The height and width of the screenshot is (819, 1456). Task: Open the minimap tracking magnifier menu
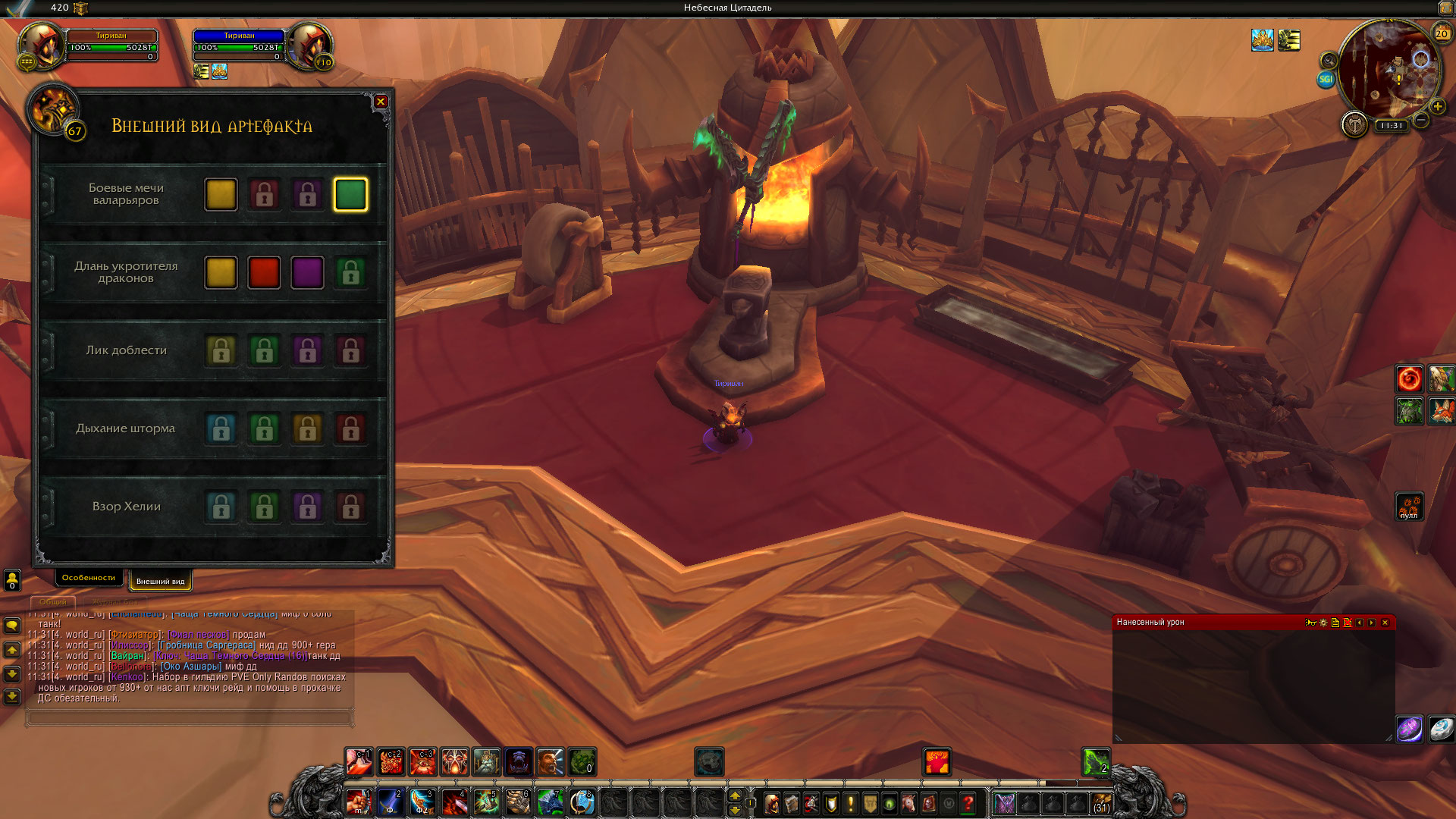[1329, 61]
